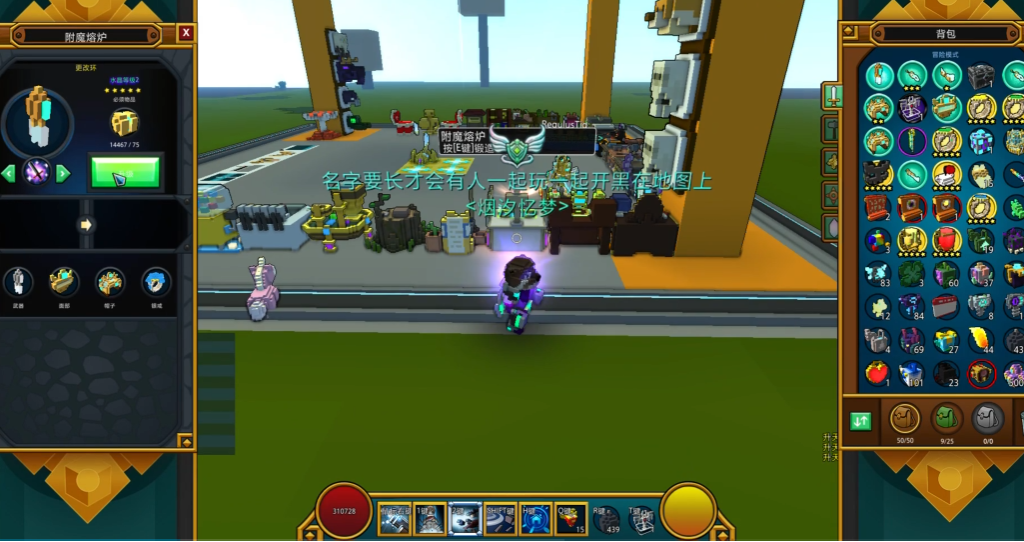Screen dimensions: 1024x542
Task: Click the green forge confirm button
Action: coord(125,172)
